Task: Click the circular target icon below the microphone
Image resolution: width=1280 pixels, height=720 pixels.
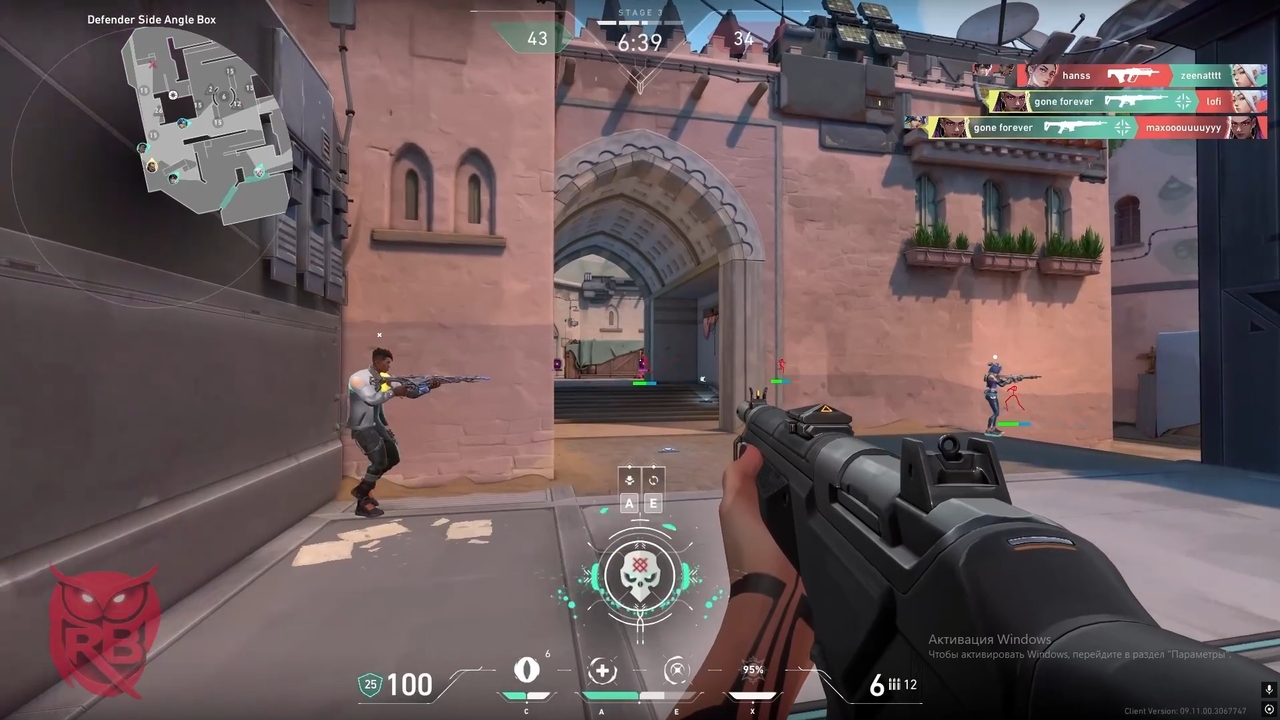Action: (1269, 710)
